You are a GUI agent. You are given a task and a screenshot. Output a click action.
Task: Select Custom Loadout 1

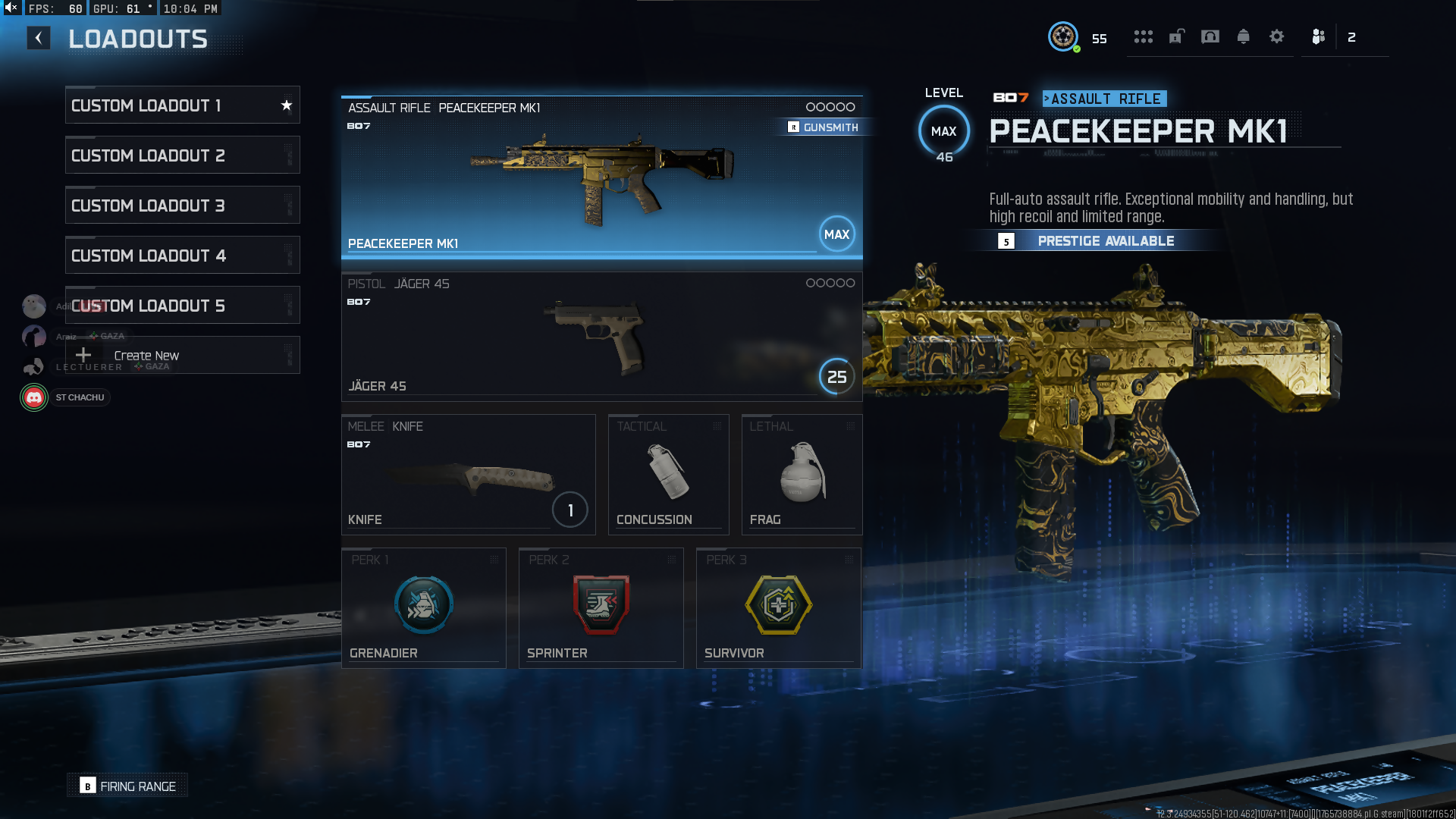(182, 105)
